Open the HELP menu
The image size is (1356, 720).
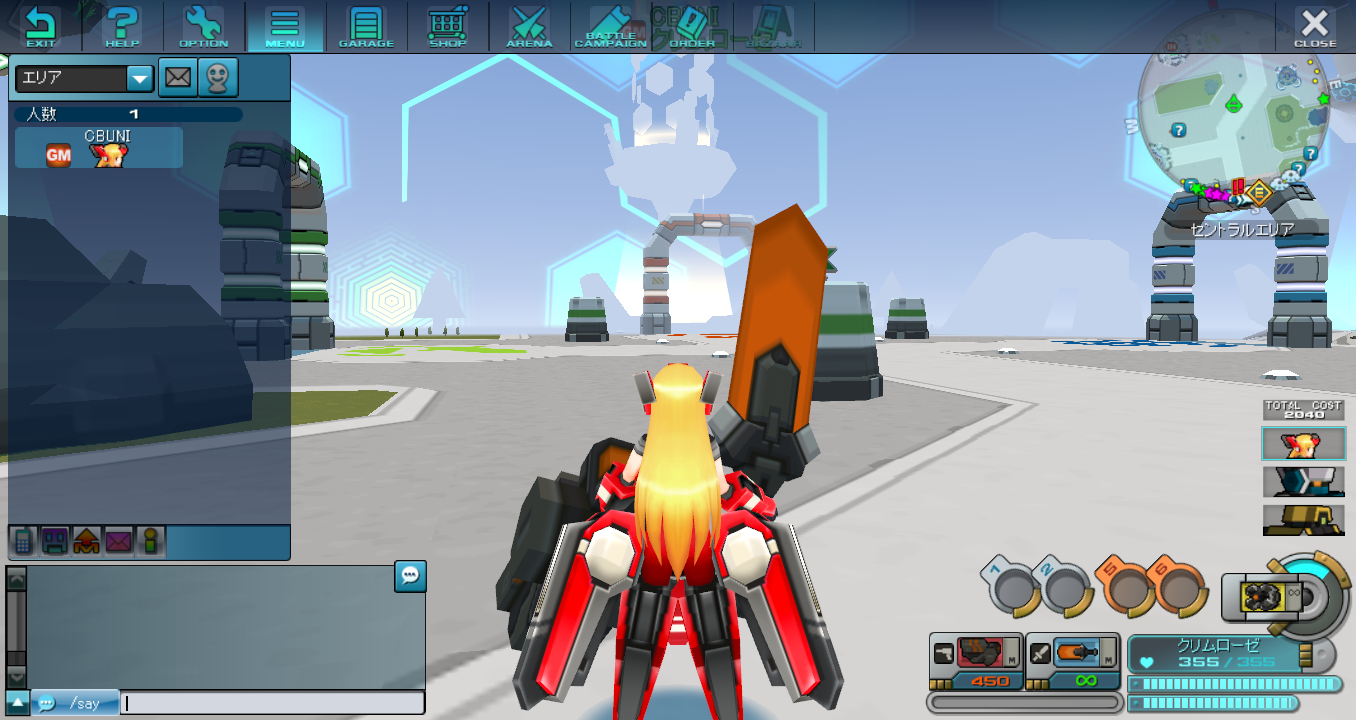coord(122,27)
